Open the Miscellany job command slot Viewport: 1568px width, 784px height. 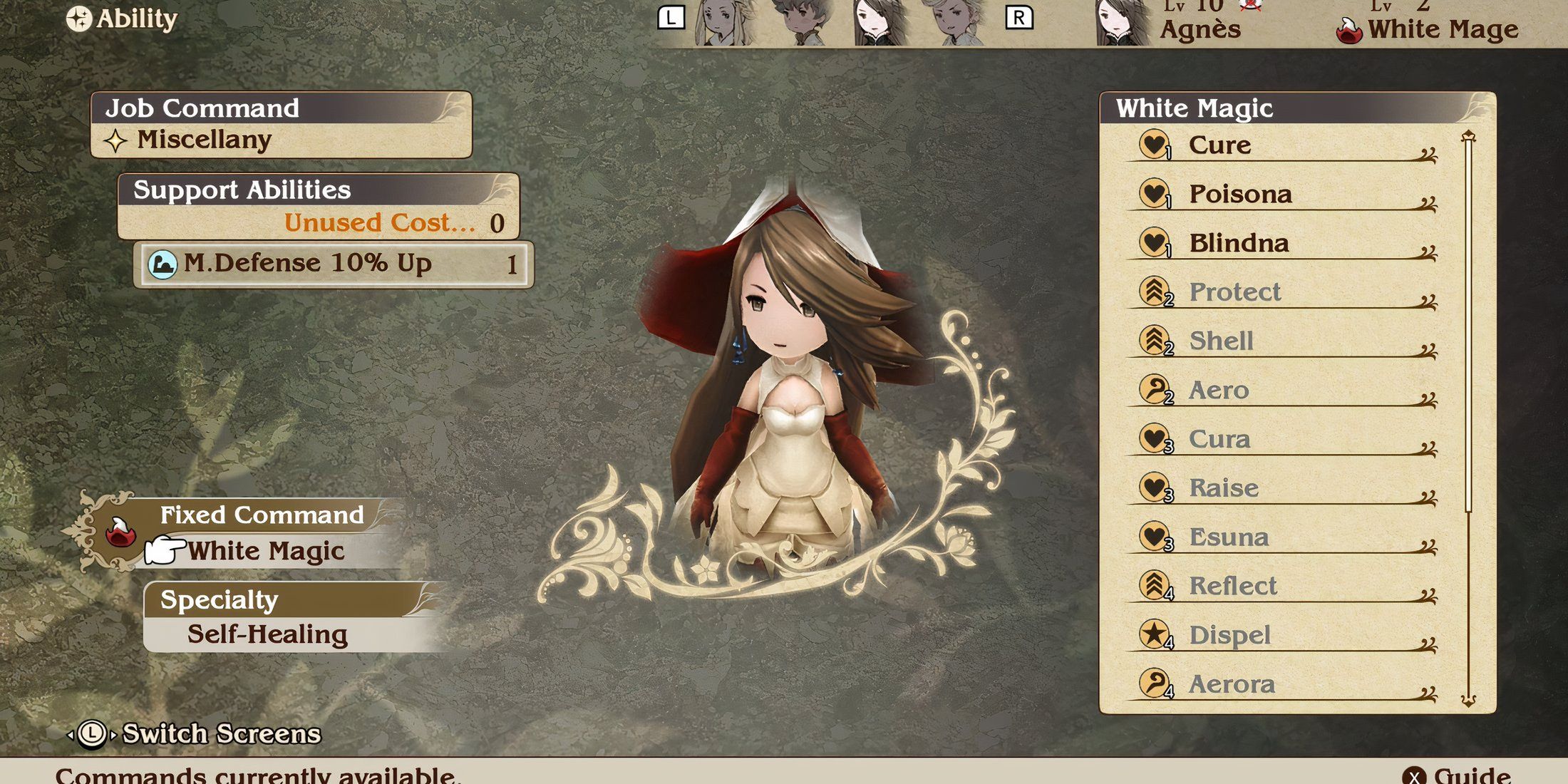(x=282, y=140)
